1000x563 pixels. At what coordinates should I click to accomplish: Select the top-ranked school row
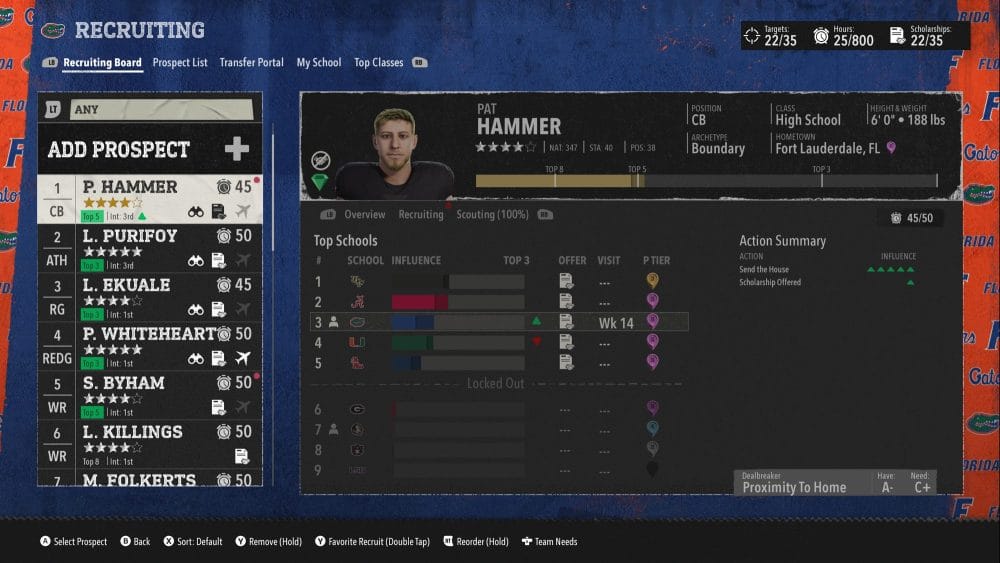(x=500, y=282)
